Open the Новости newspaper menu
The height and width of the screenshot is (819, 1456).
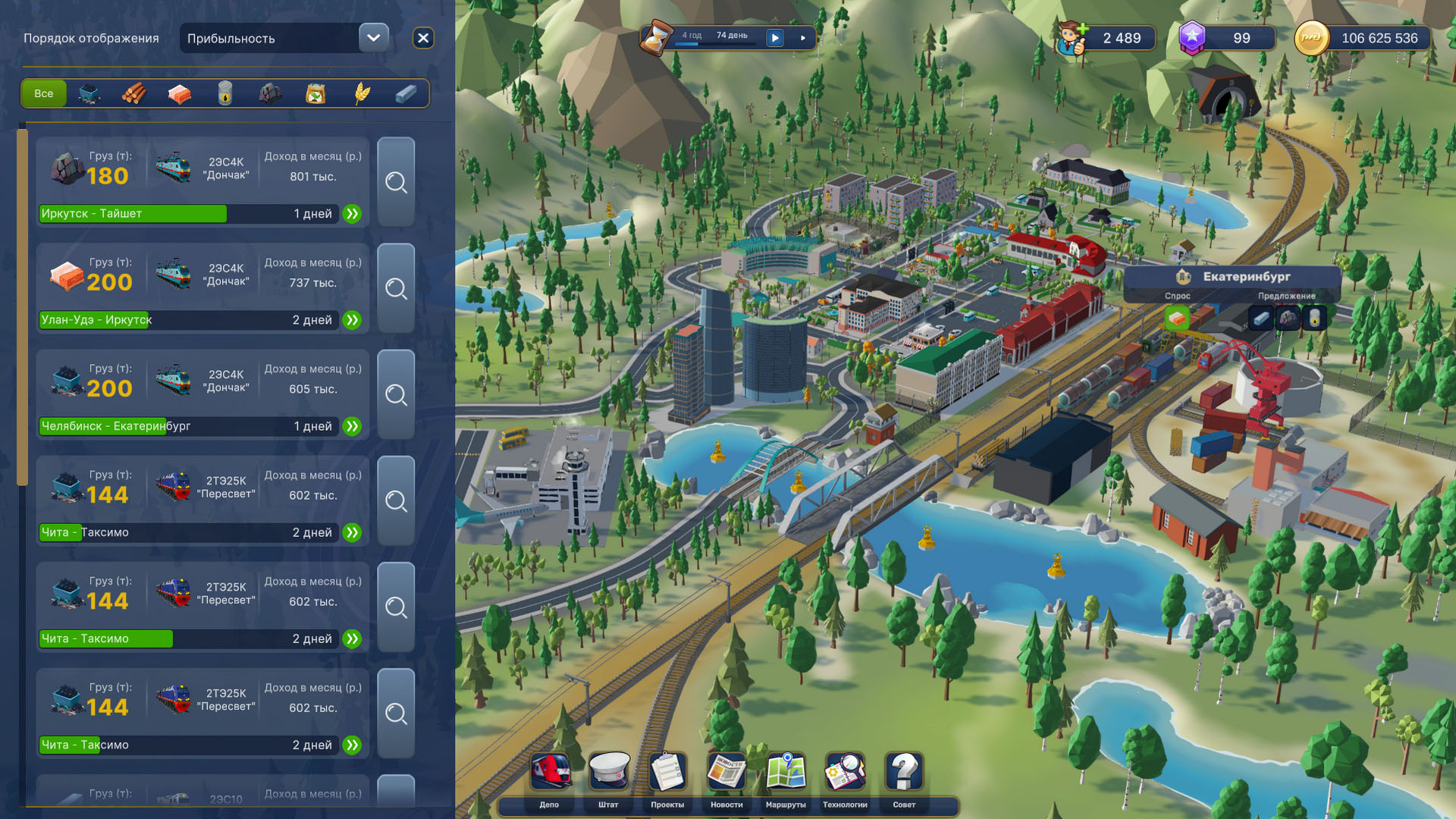tap(726, 777)
